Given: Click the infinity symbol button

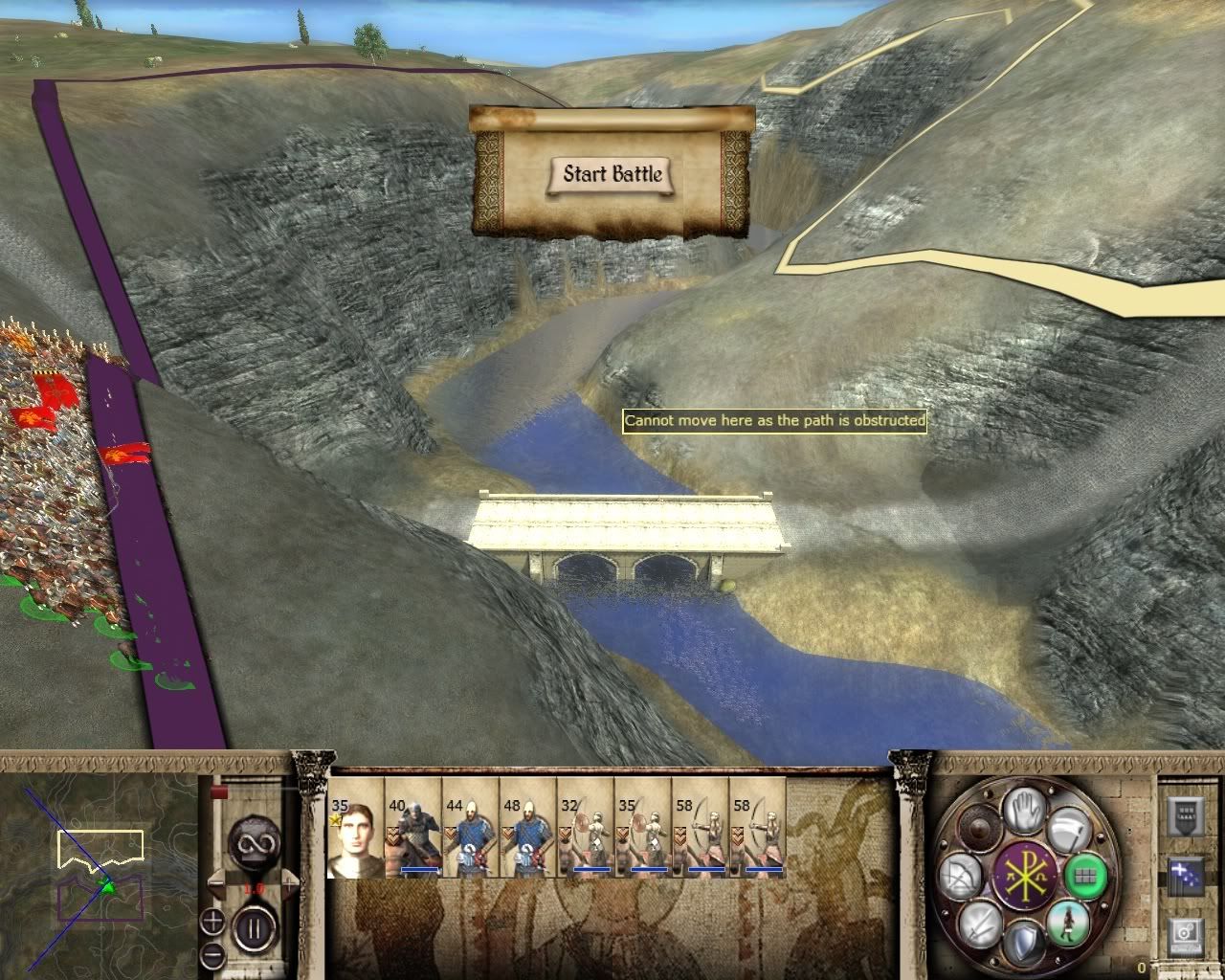Looking at the screenshot, I should pos(254,844).
